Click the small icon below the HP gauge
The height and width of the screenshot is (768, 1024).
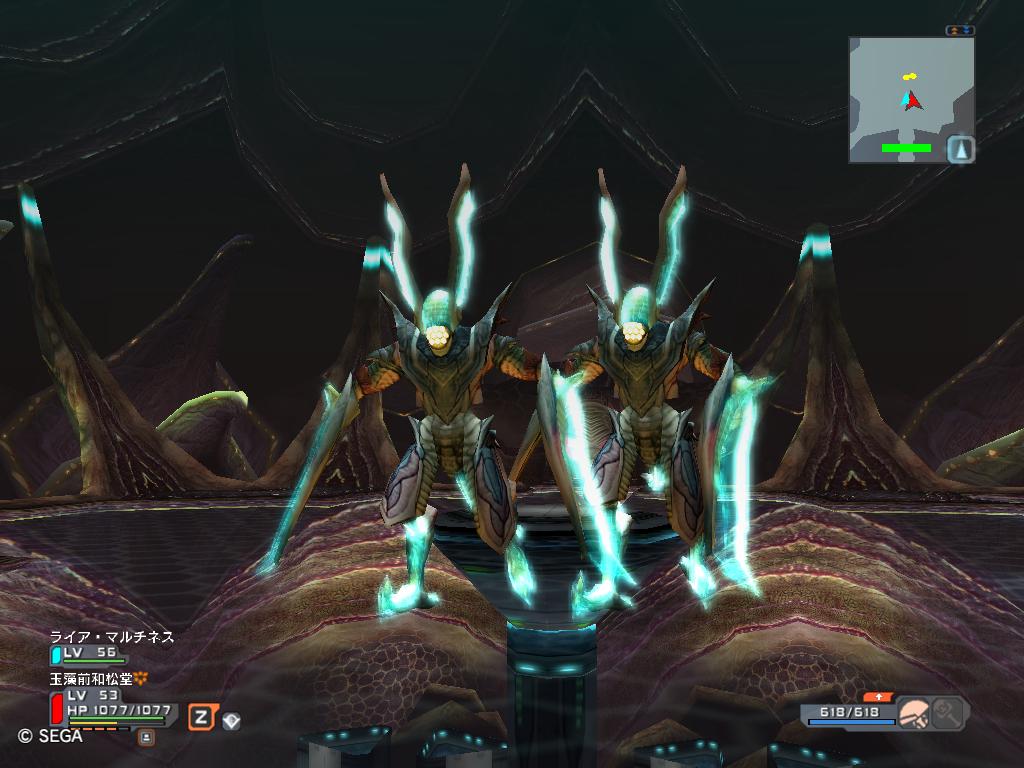coord(146,738)
